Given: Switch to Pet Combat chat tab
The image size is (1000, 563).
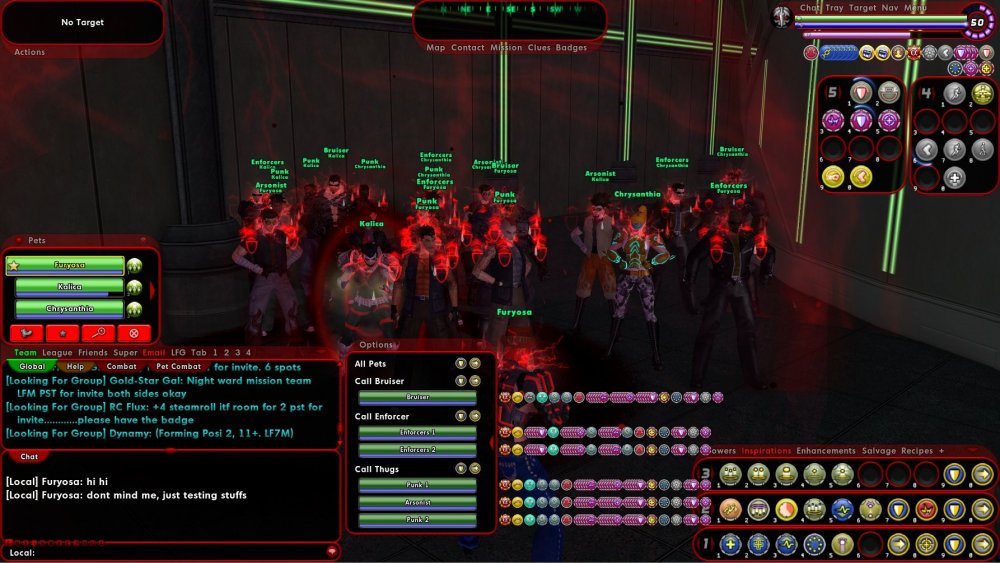Looking at the screenshot, I should (x=176, y=367).
